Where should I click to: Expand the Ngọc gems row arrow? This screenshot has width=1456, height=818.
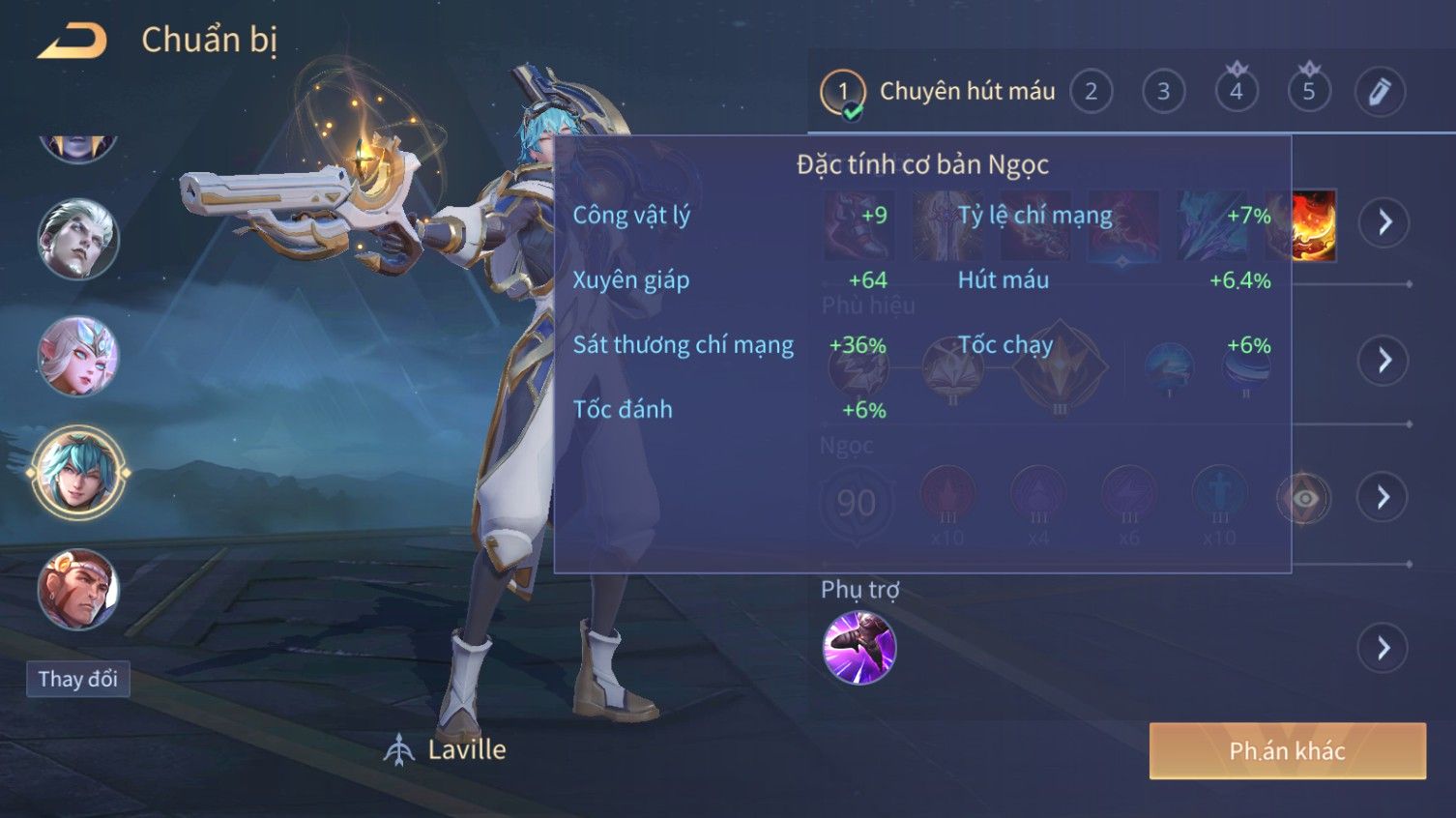coord(1383,497)
